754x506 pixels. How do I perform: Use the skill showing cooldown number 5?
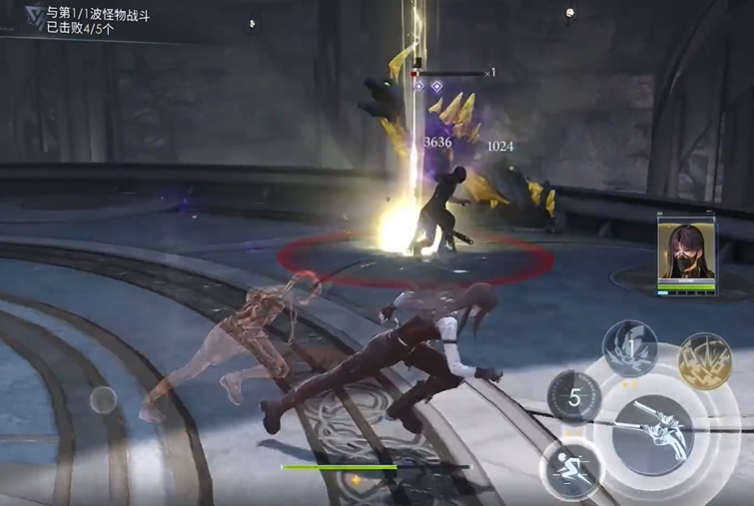point(574,397)
